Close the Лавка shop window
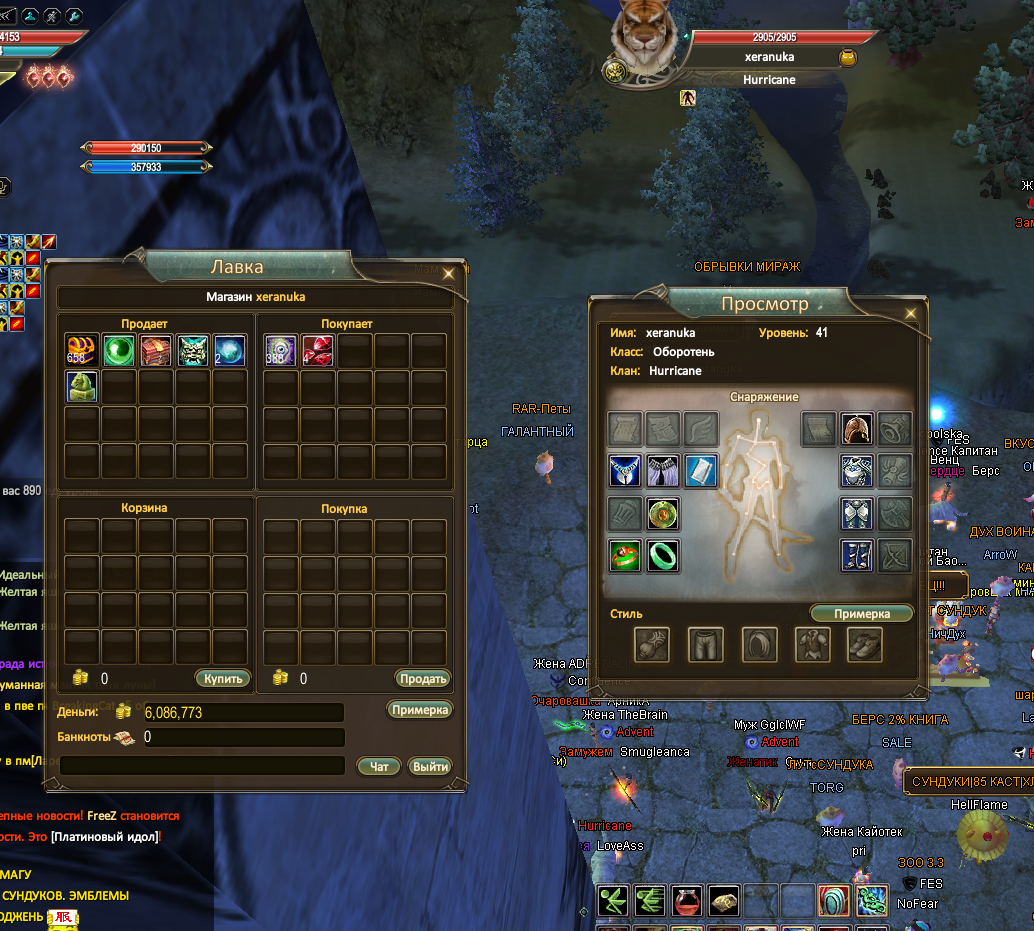 [449, 272]
